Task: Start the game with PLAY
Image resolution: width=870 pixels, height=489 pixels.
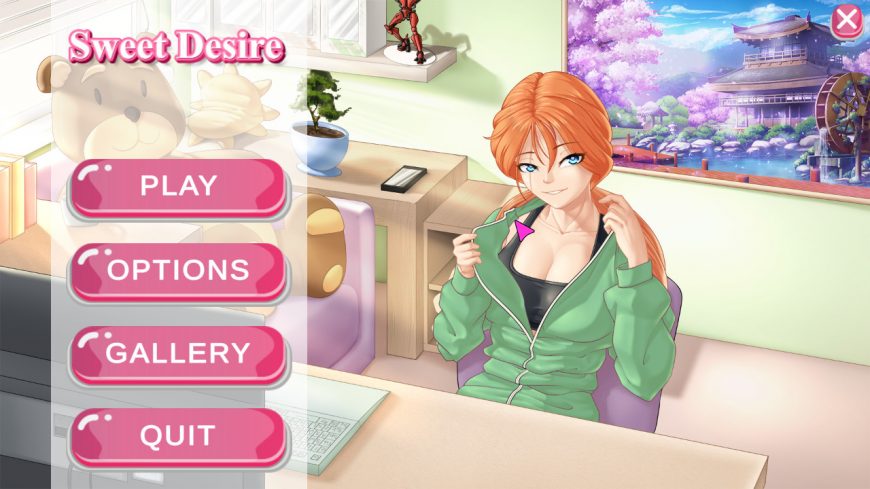Action: tap(178, 186)
